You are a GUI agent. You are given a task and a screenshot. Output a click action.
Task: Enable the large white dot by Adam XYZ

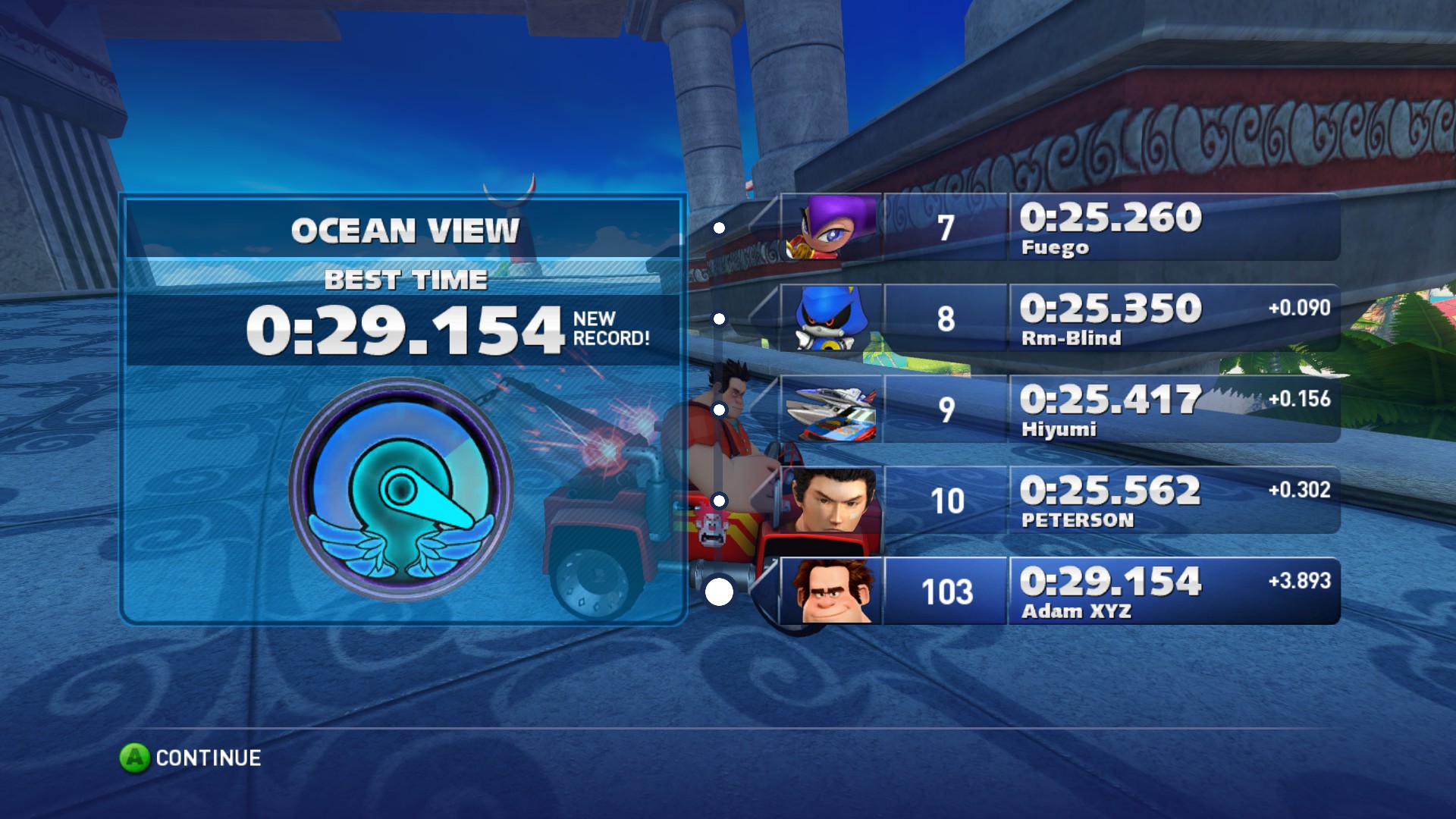pyautogui.click(x=717, y=590)
